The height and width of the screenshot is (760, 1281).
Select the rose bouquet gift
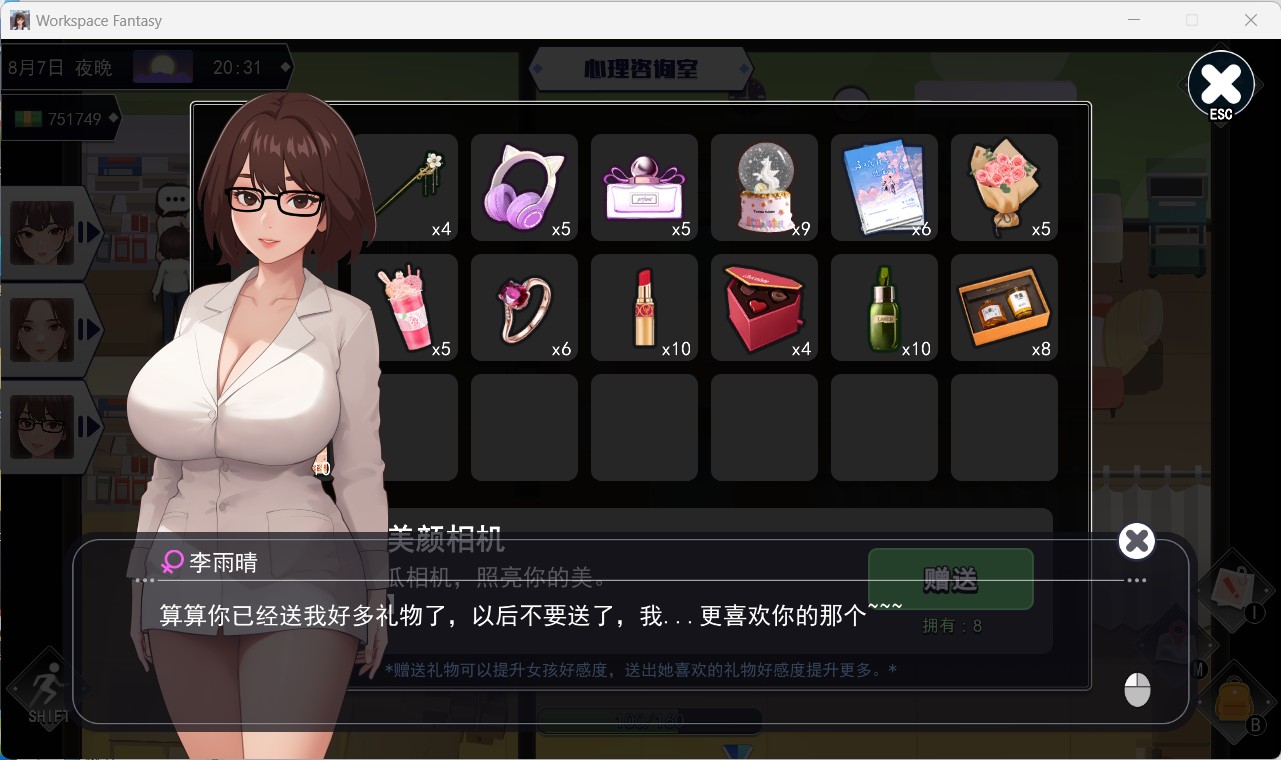pyautogui.click(x=1003, y=187)
